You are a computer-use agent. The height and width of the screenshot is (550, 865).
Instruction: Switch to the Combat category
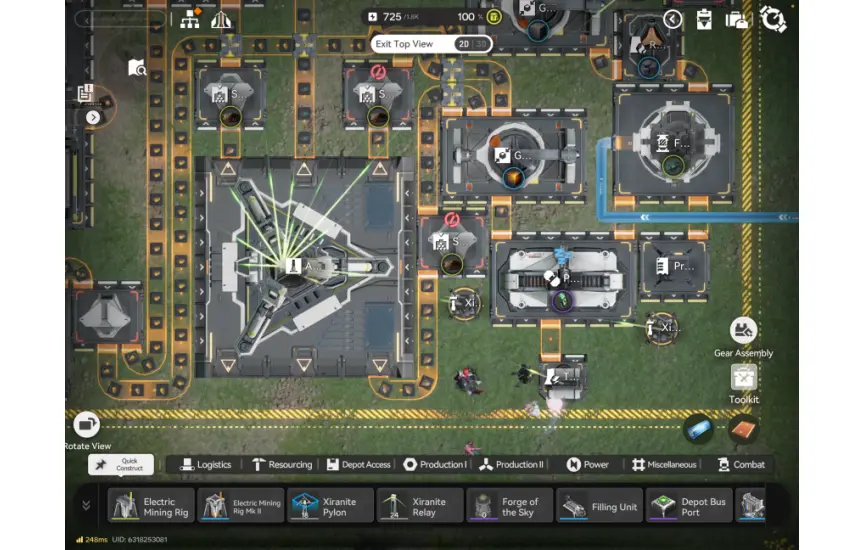click(x=741, y=465)
